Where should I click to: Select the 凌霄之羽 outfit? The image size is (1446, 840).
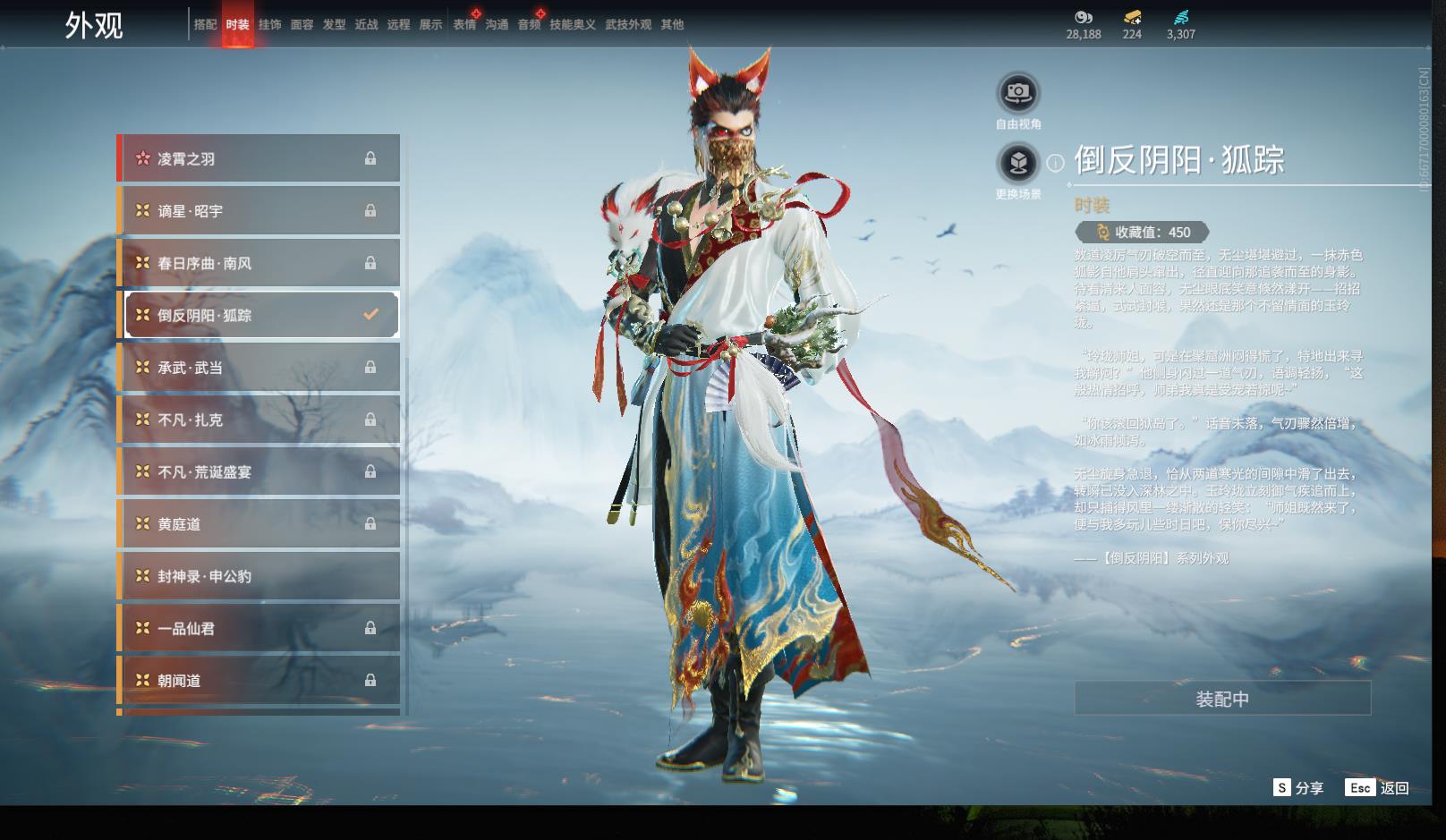tap(259, 158)
